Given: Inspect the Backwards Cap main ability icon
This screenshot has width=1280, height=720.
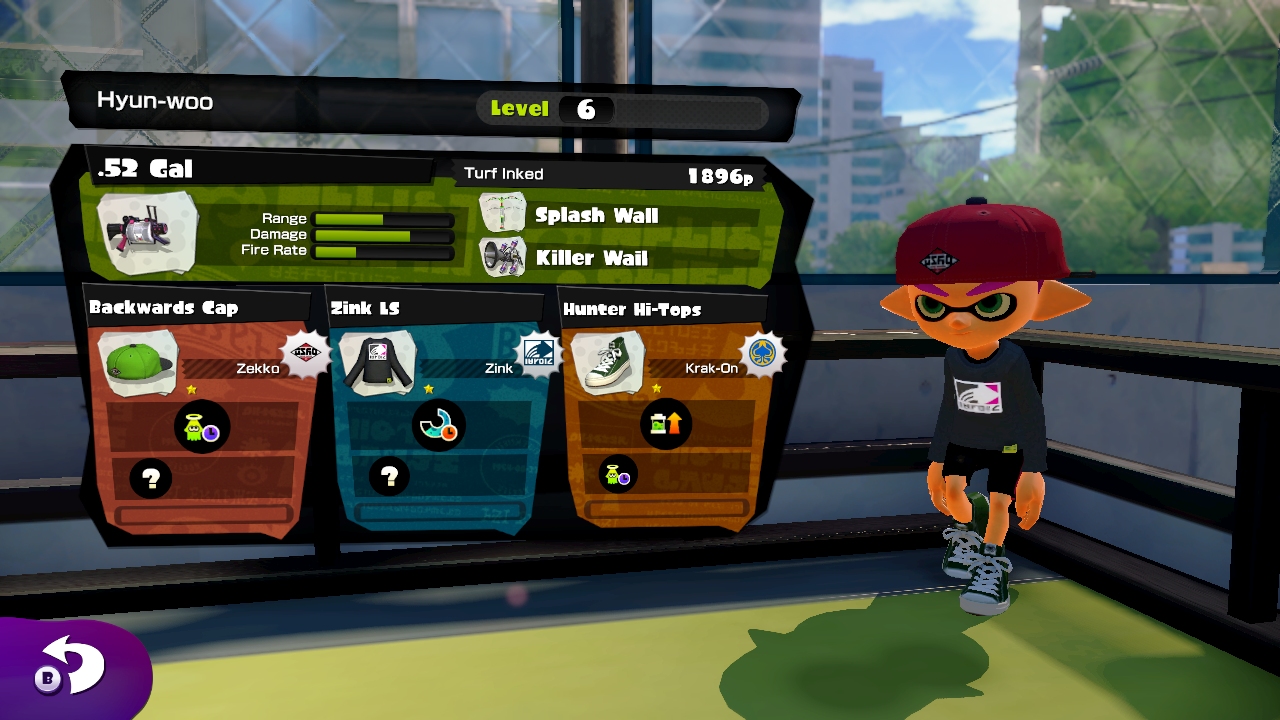Looking at the screenshot, I should pos(202,427).
